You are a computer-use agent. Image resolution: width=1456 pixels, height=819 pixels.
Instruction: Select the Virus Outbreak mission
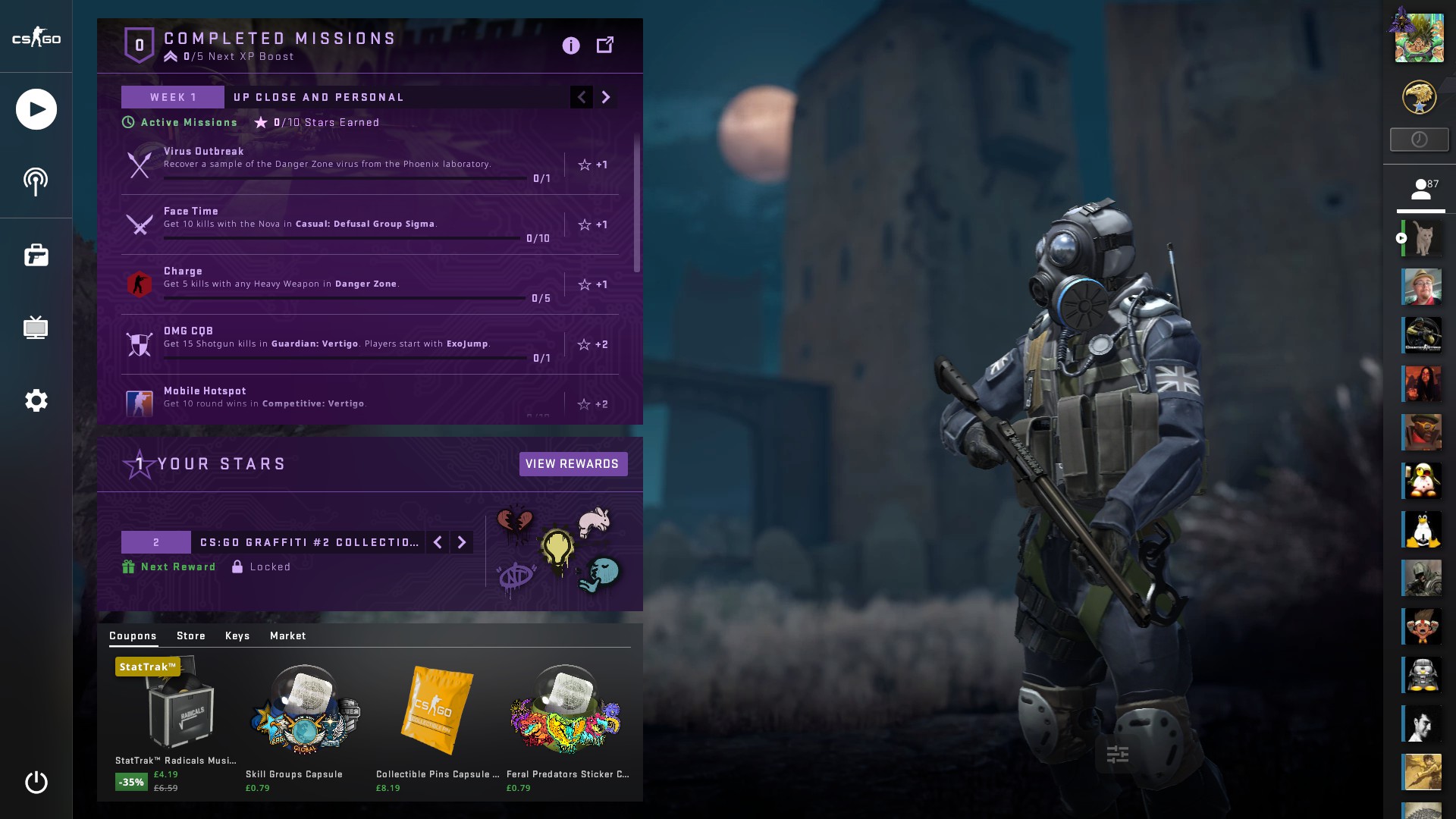coord(341,164)
